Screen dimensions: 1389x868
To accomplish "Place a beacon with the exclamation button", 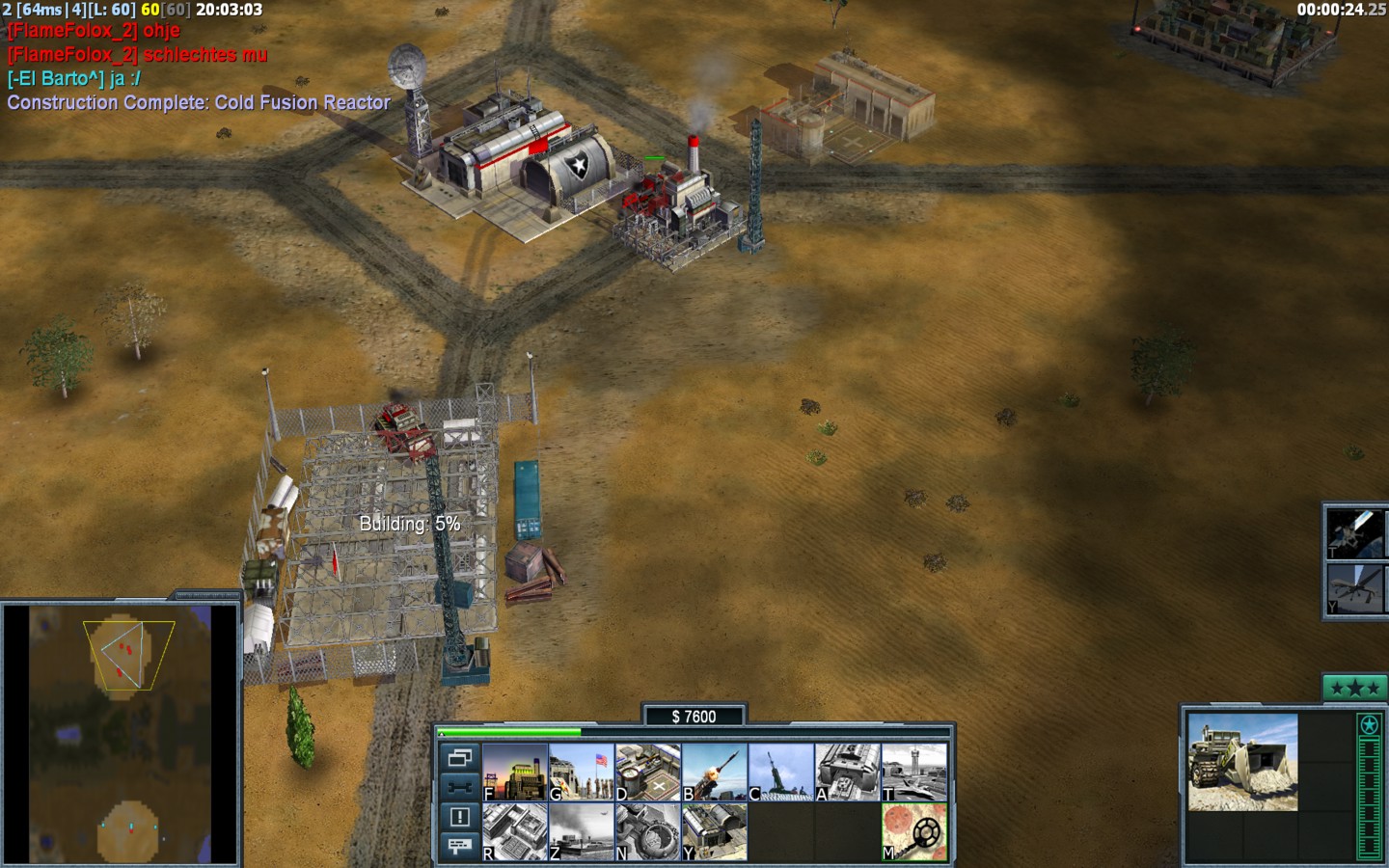I will tap(459, 817).
